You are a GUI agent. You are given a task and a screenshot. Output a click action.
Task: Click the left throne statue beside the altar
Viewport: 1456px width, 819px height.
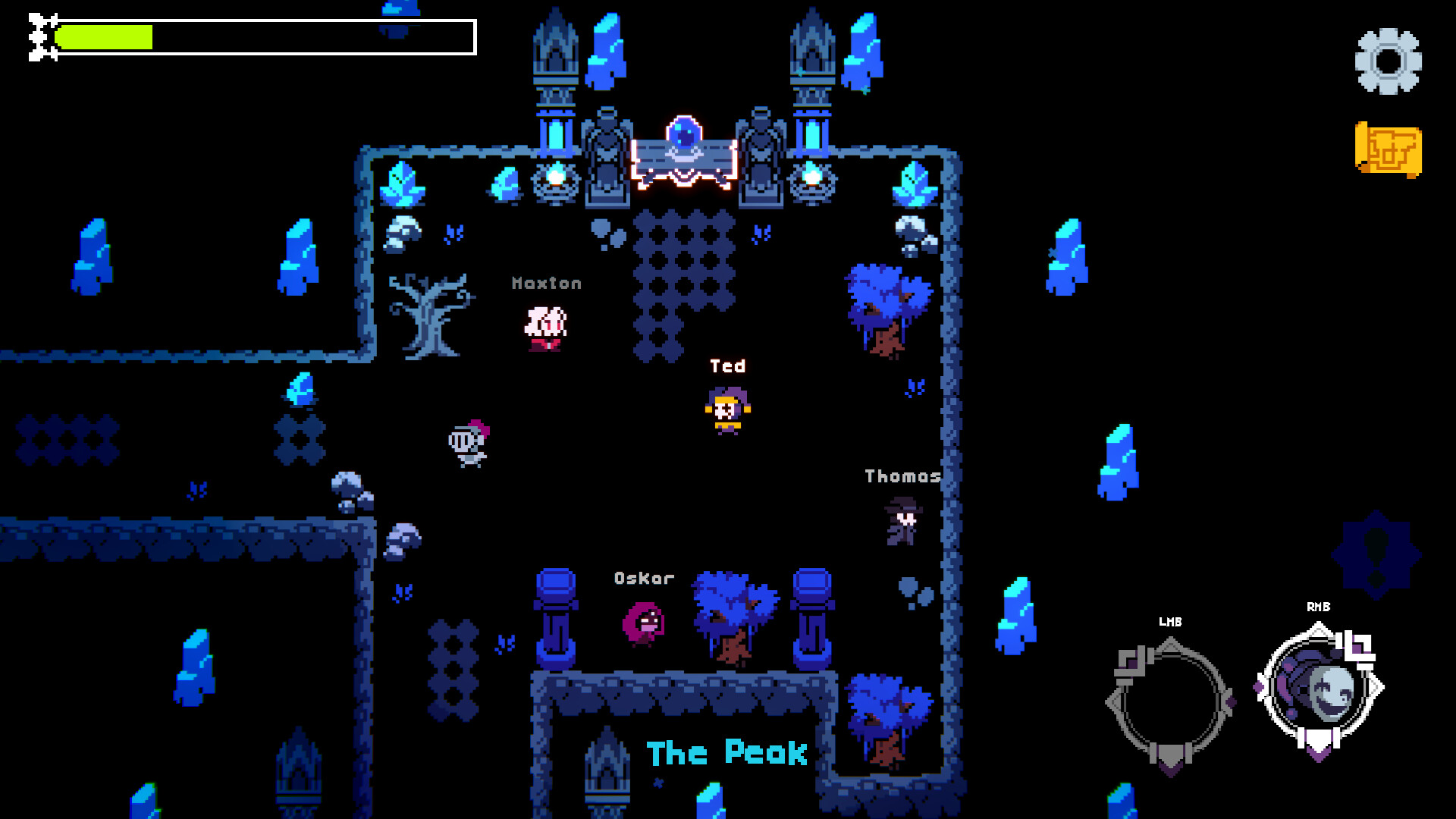607,152
